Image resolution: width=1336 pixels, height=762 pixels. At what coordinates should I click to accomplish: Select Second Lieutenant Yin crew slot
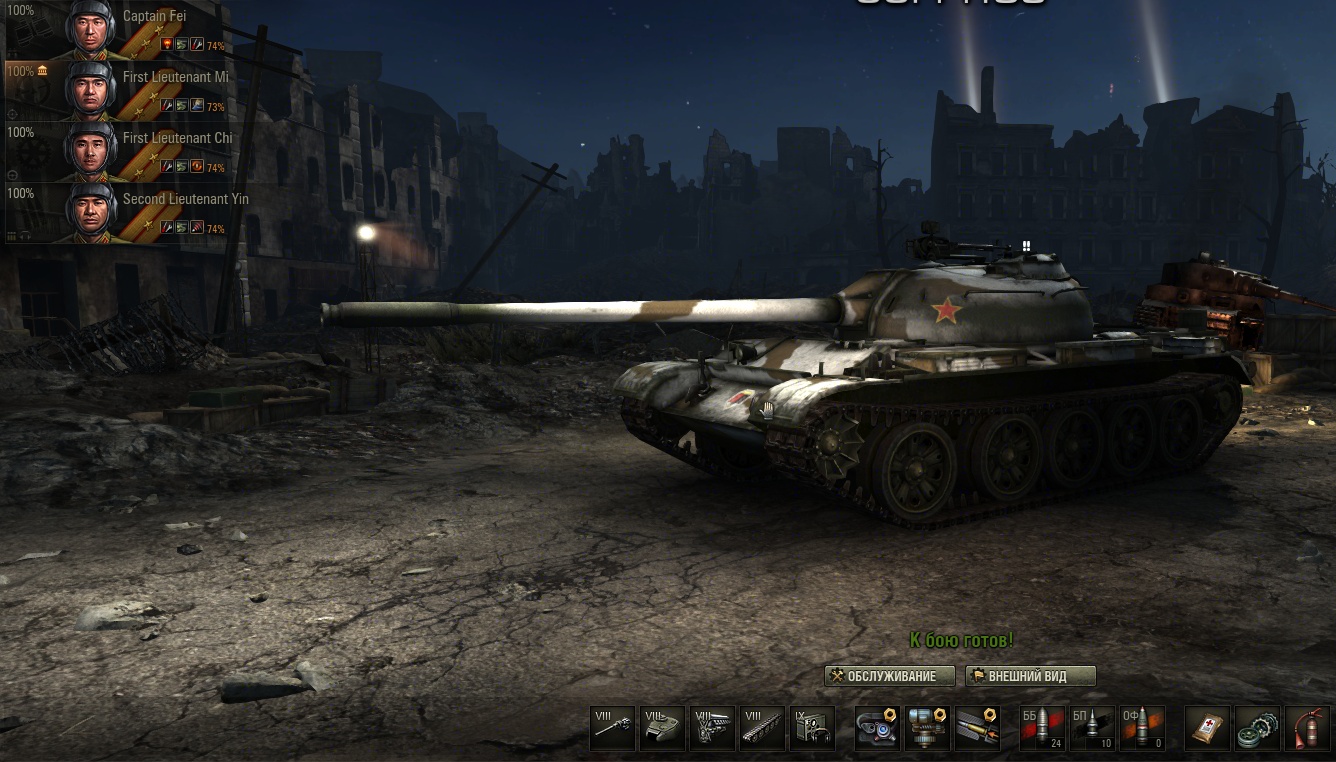coord(115,213)
